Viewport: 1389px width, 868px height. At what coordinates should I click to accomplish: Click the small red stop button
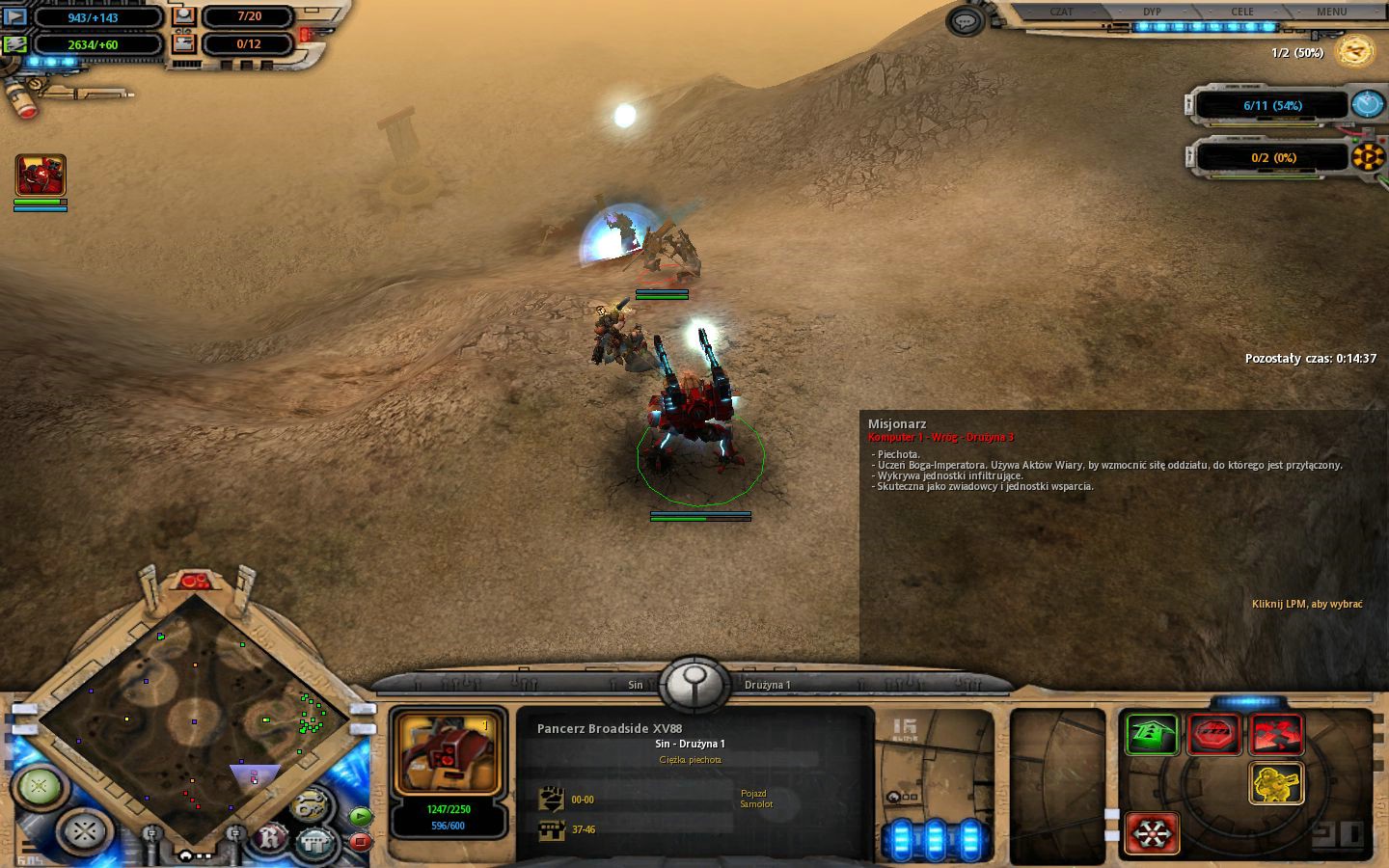360,841
